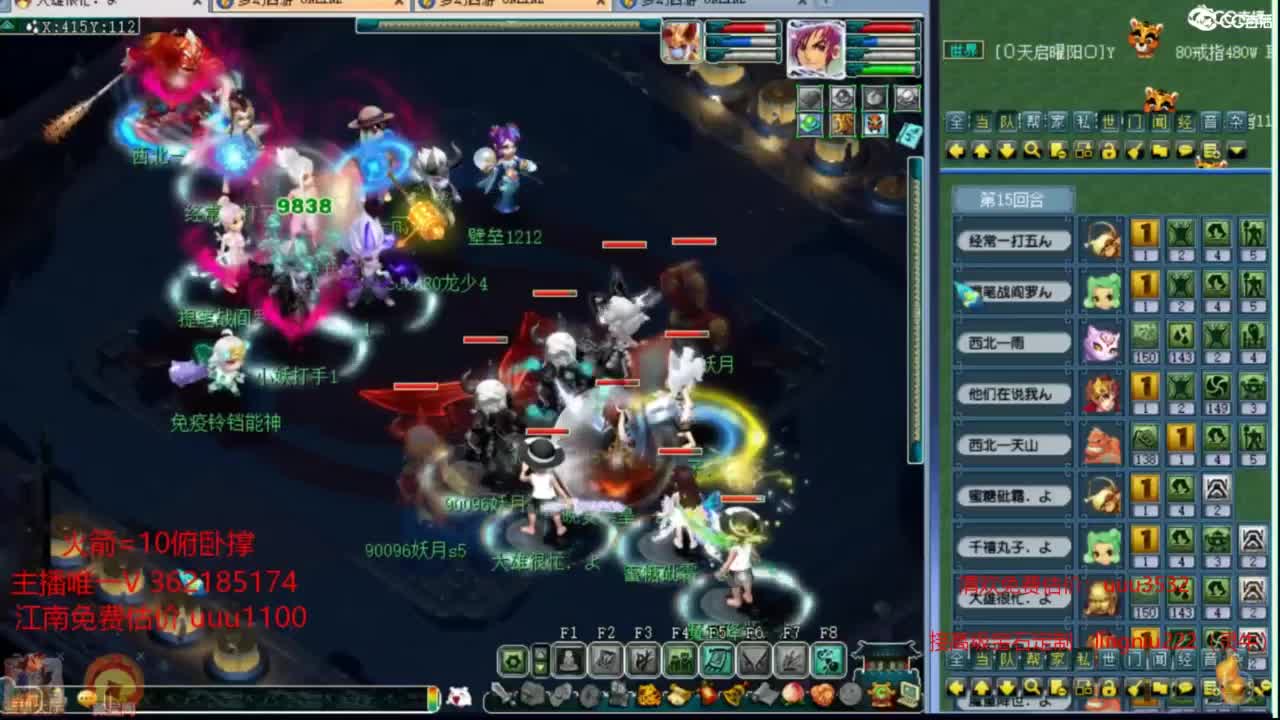Select player 经常一打五ん in round panel
The width and height of the screenshot is (1280, 720).
point(1011,240)
